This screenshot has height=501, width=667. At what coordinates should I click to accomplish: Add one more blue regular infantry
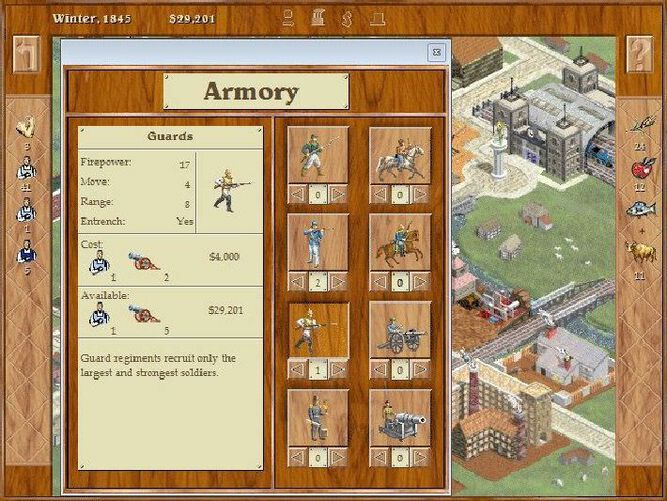tap(339, 283)
